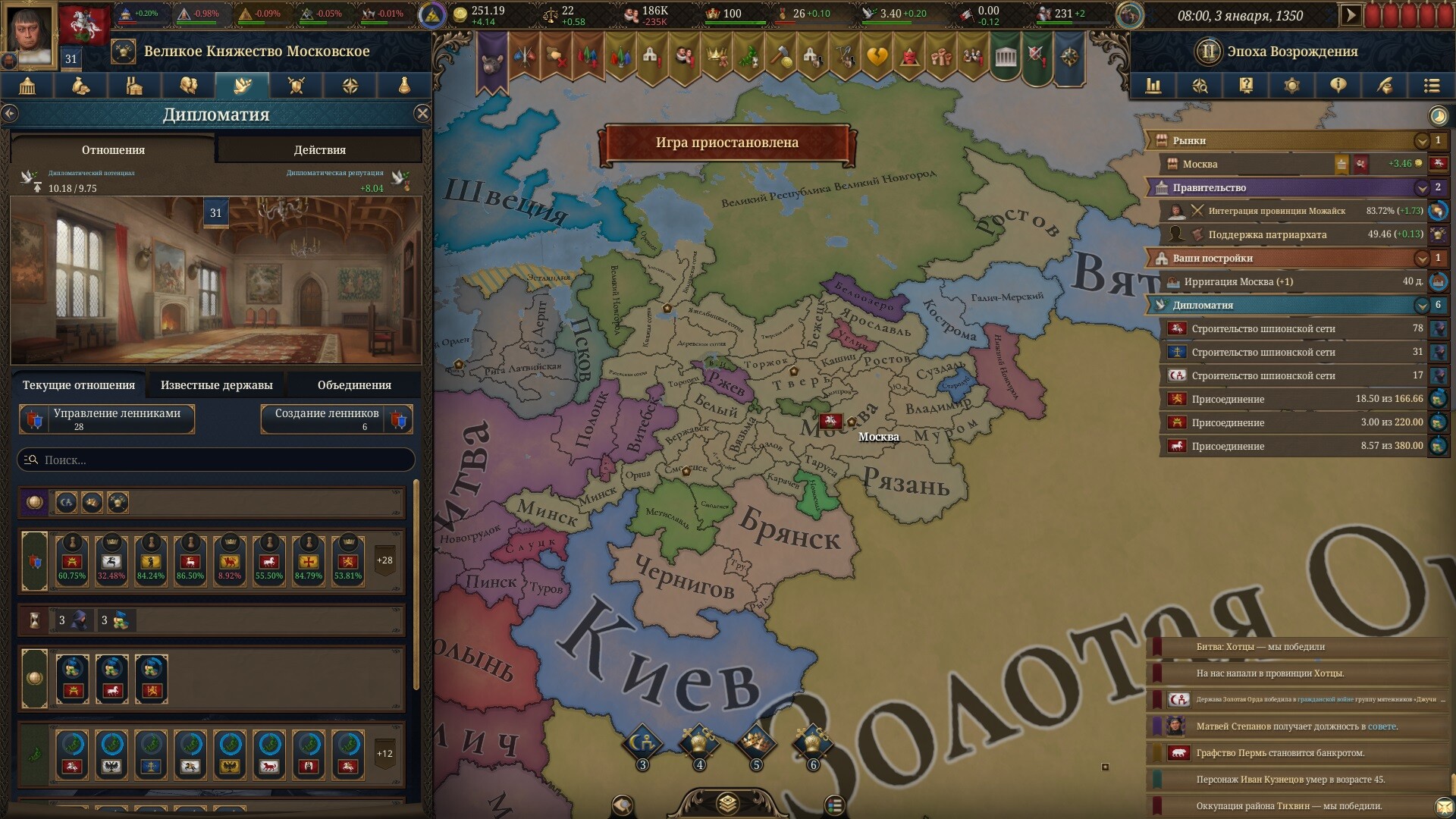Unpause using the play arrow by the date
The image size is (1456, 819).
pos(1351,16)
